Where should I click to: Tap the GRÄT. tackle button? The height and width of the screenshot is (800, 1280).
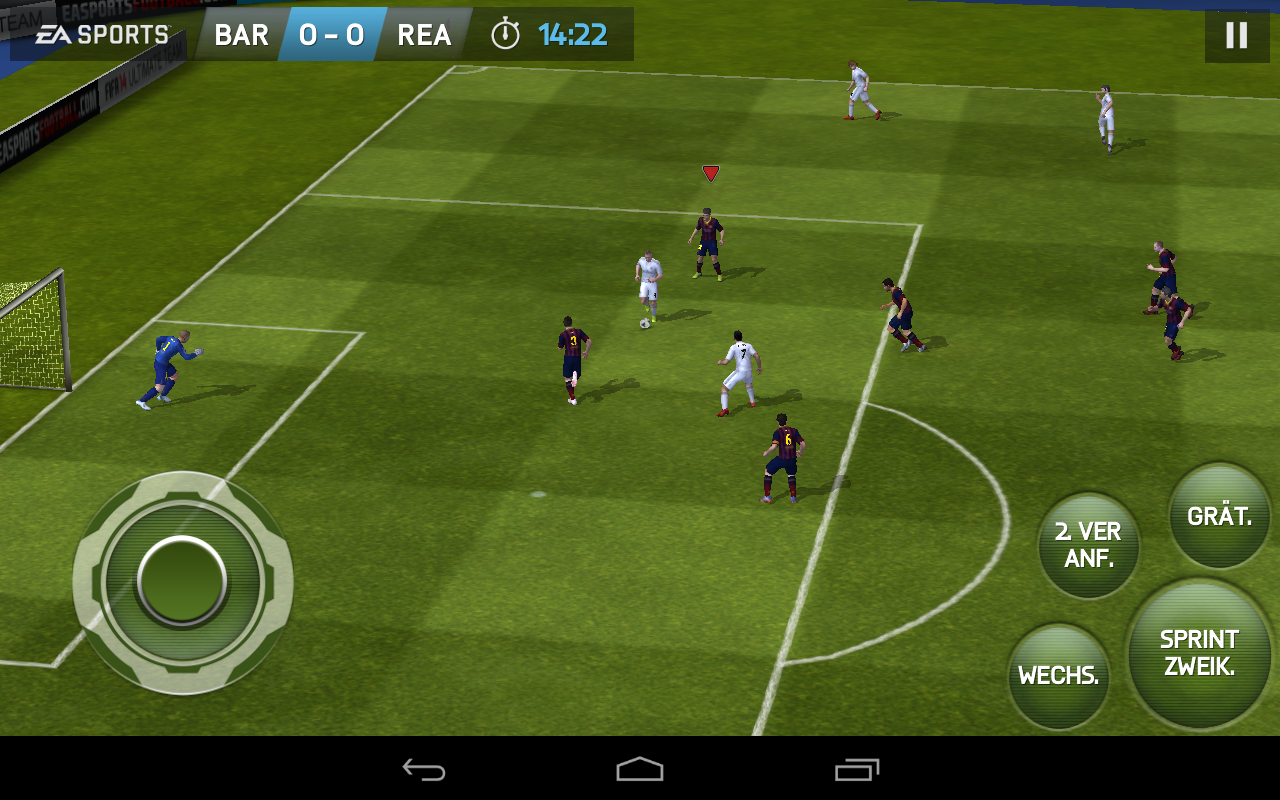pos(1218,516)
